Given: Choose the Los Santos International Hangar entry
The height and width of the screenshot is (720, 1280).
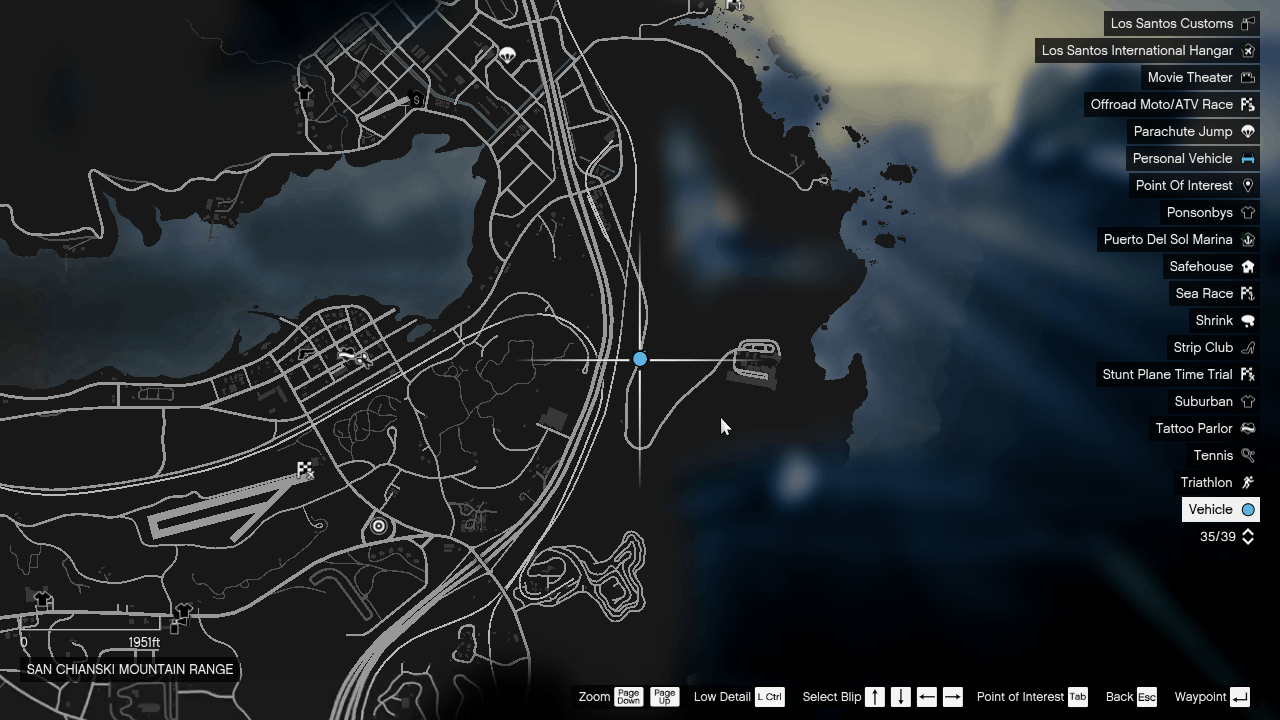Looking at the screenshot, I should (x=1137, y=50).
